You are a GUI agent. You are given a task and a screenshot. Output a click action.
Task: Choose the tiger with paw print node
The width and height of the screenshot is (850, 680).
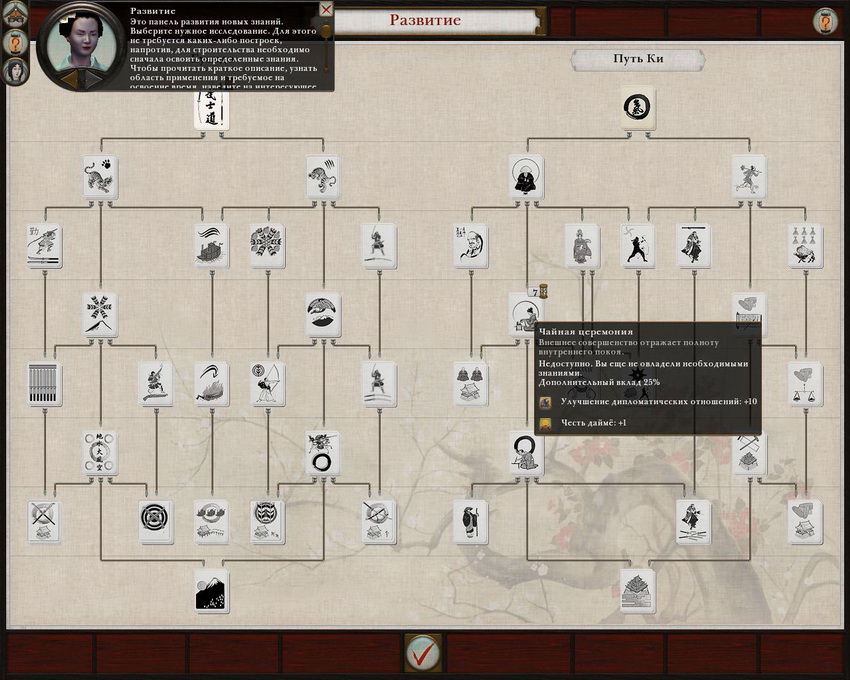coord(100,177)
